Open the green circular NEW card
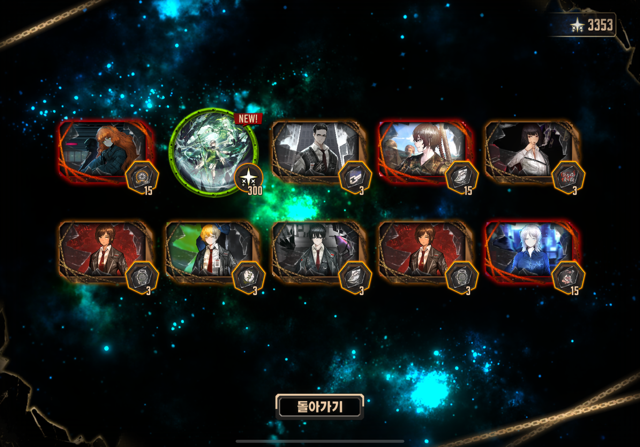Viewport: 640px width, 447px height. pyautogui.click(x=211, y=152)
